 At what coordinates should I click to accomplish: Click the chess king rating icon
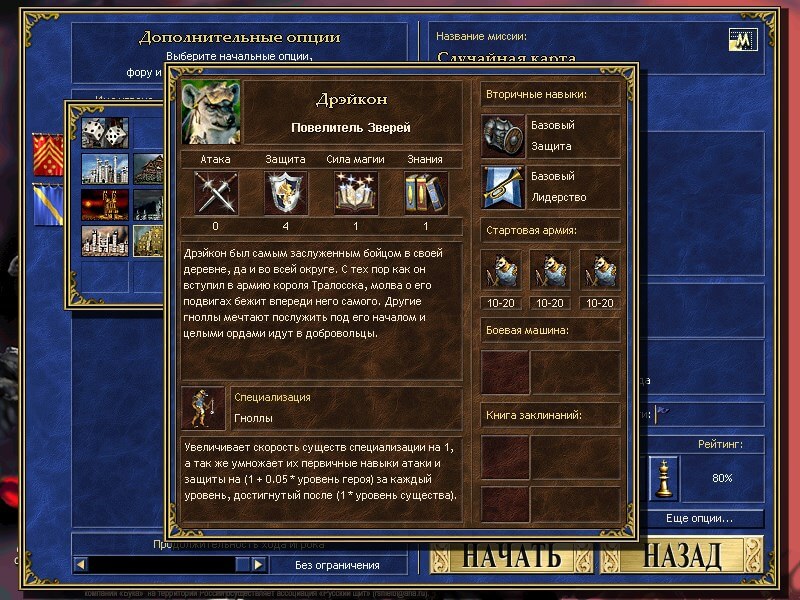pyautogui.click(x=662, y=478)
